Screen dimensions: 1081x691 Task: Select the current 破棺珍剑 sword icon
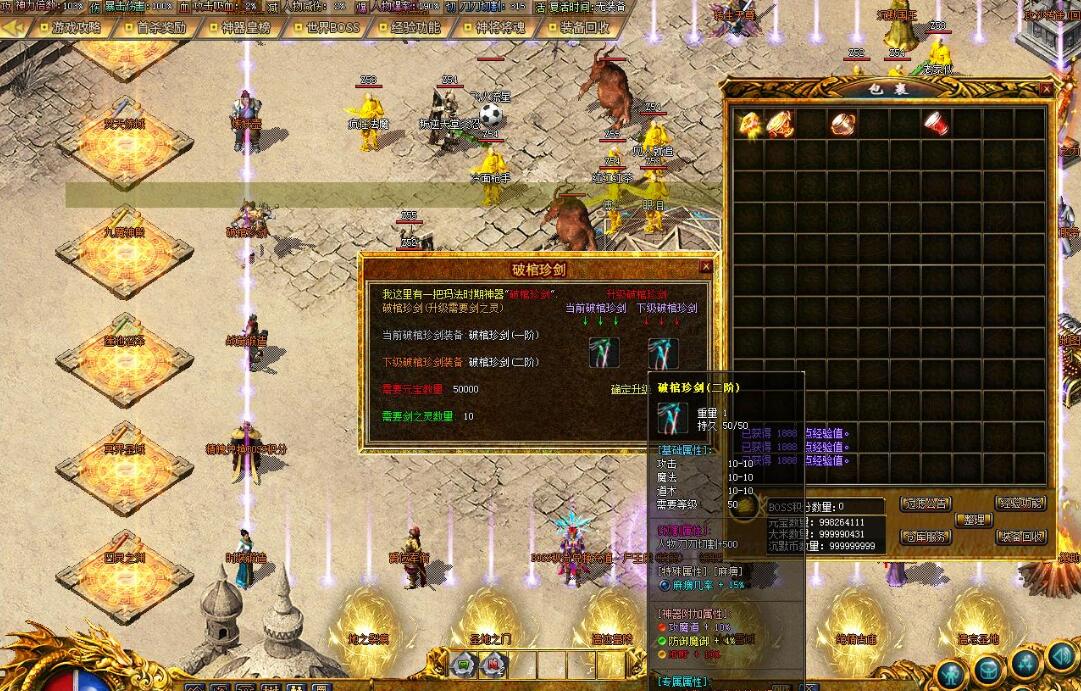[603, 352]
